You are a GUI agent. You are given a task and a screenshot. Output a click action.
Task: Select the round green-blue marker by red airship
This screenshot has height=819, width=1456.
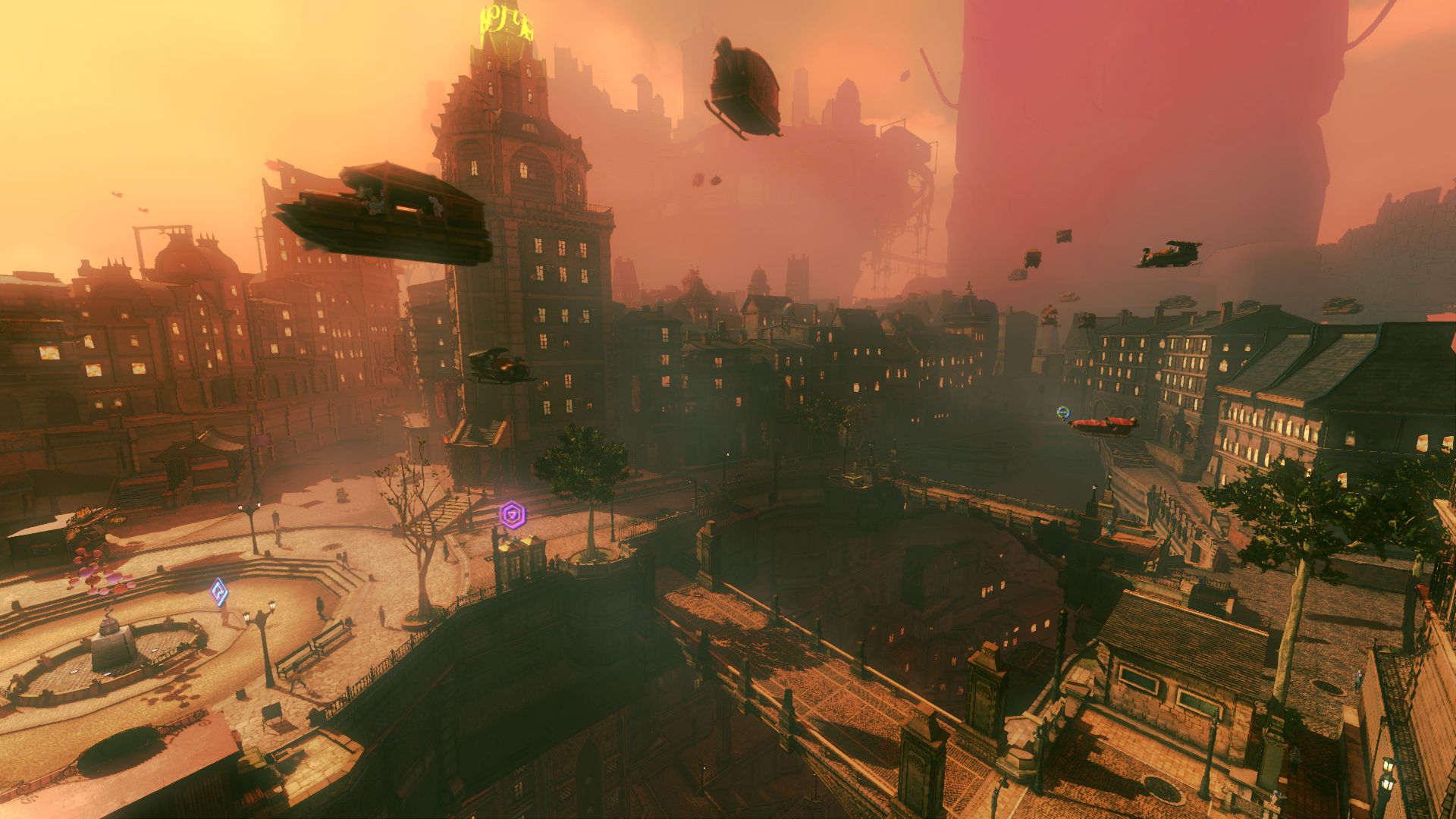tap(1063, 413)
